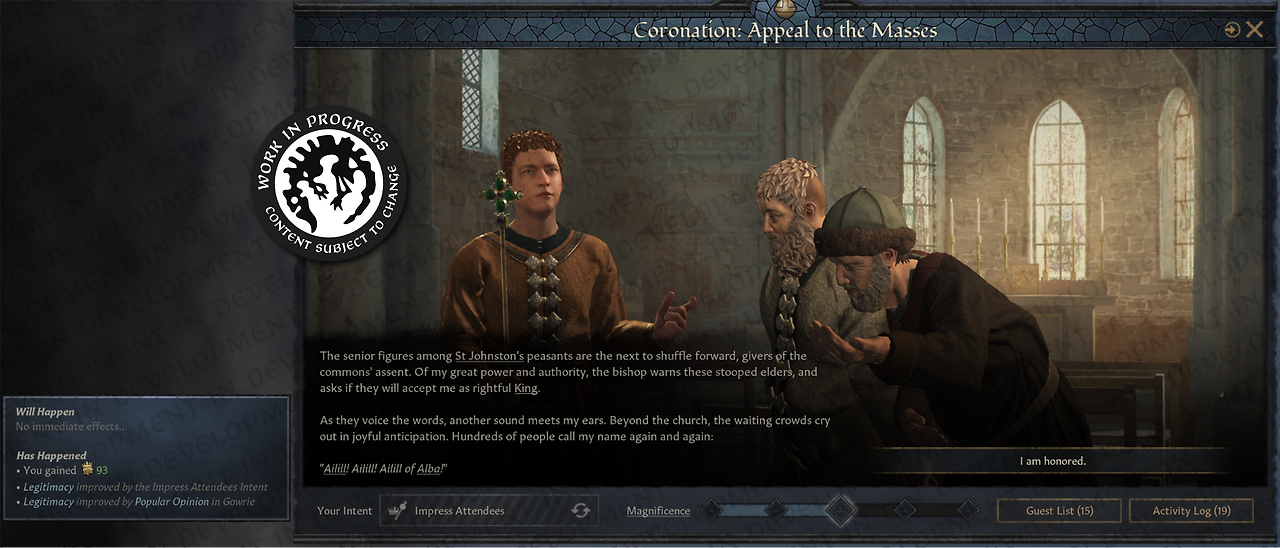1280x548 pixels.
Task: Choose the "I am honored." response
Action: click(1052, 461)
